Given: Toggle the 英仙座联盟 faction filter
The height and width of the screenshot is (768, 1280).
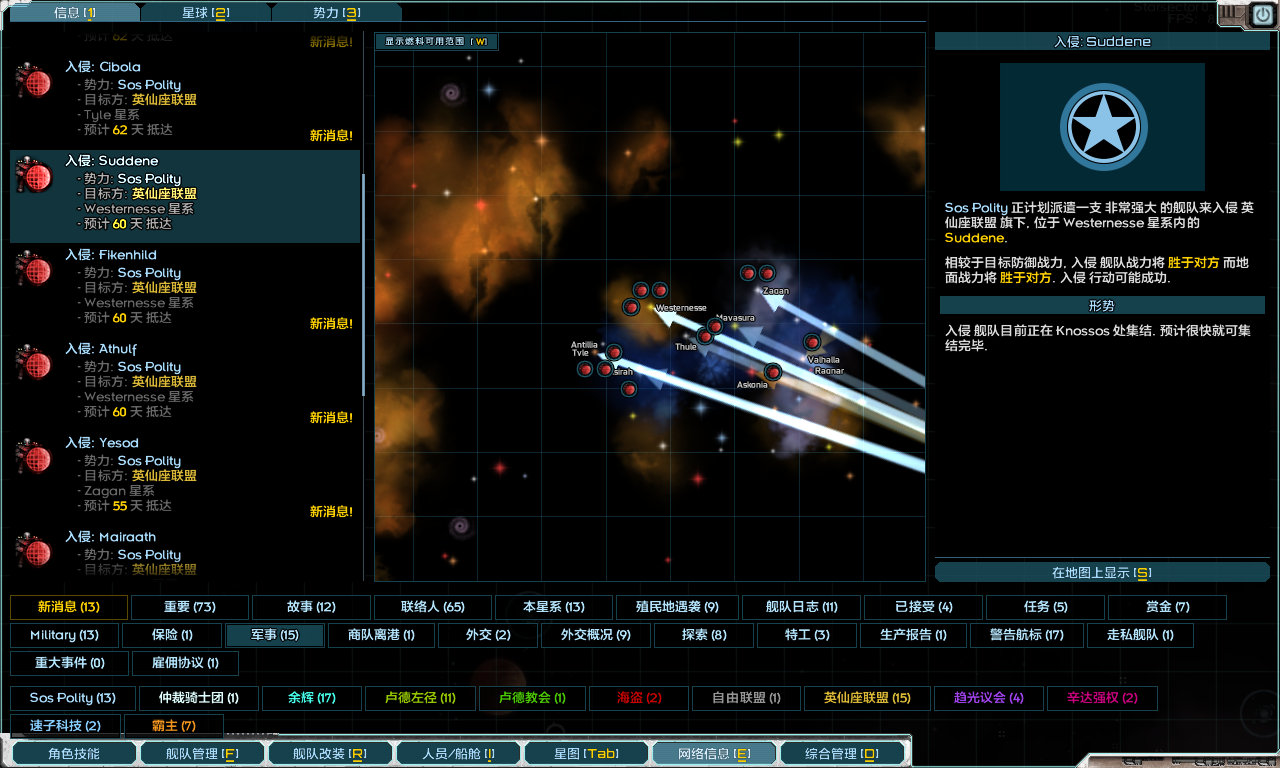Looking at the screenshot, I should coord(868,698).
